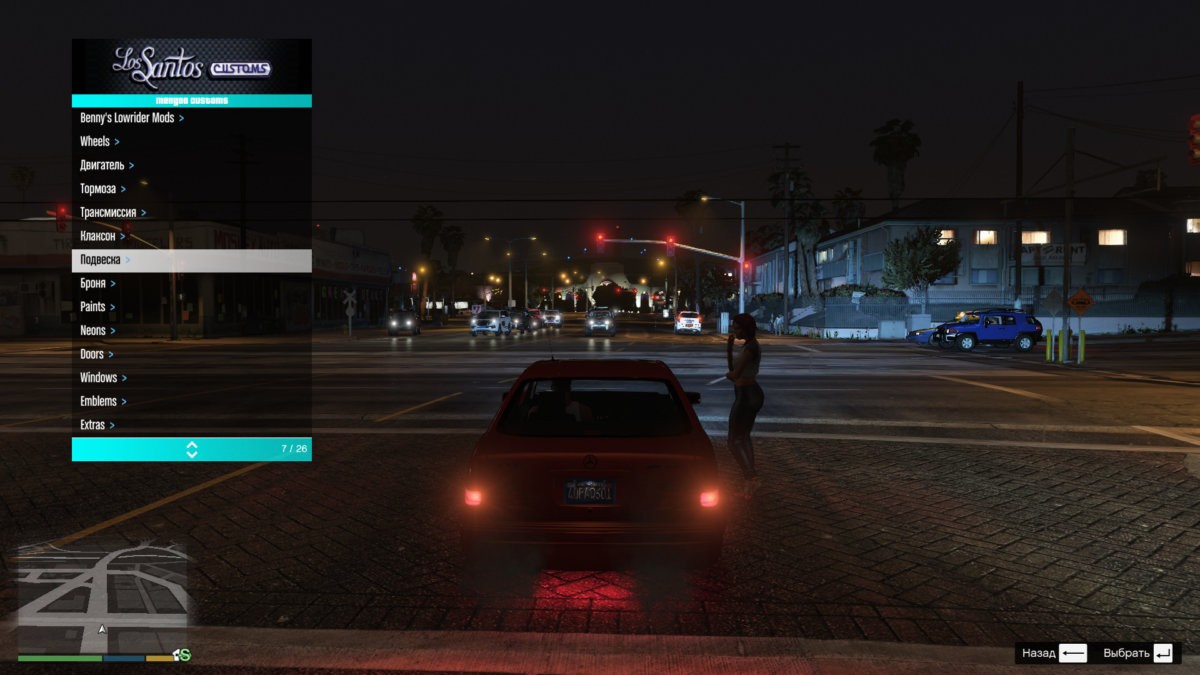Open the highlighted Подвеска (suspension) entry

[190, 260]
